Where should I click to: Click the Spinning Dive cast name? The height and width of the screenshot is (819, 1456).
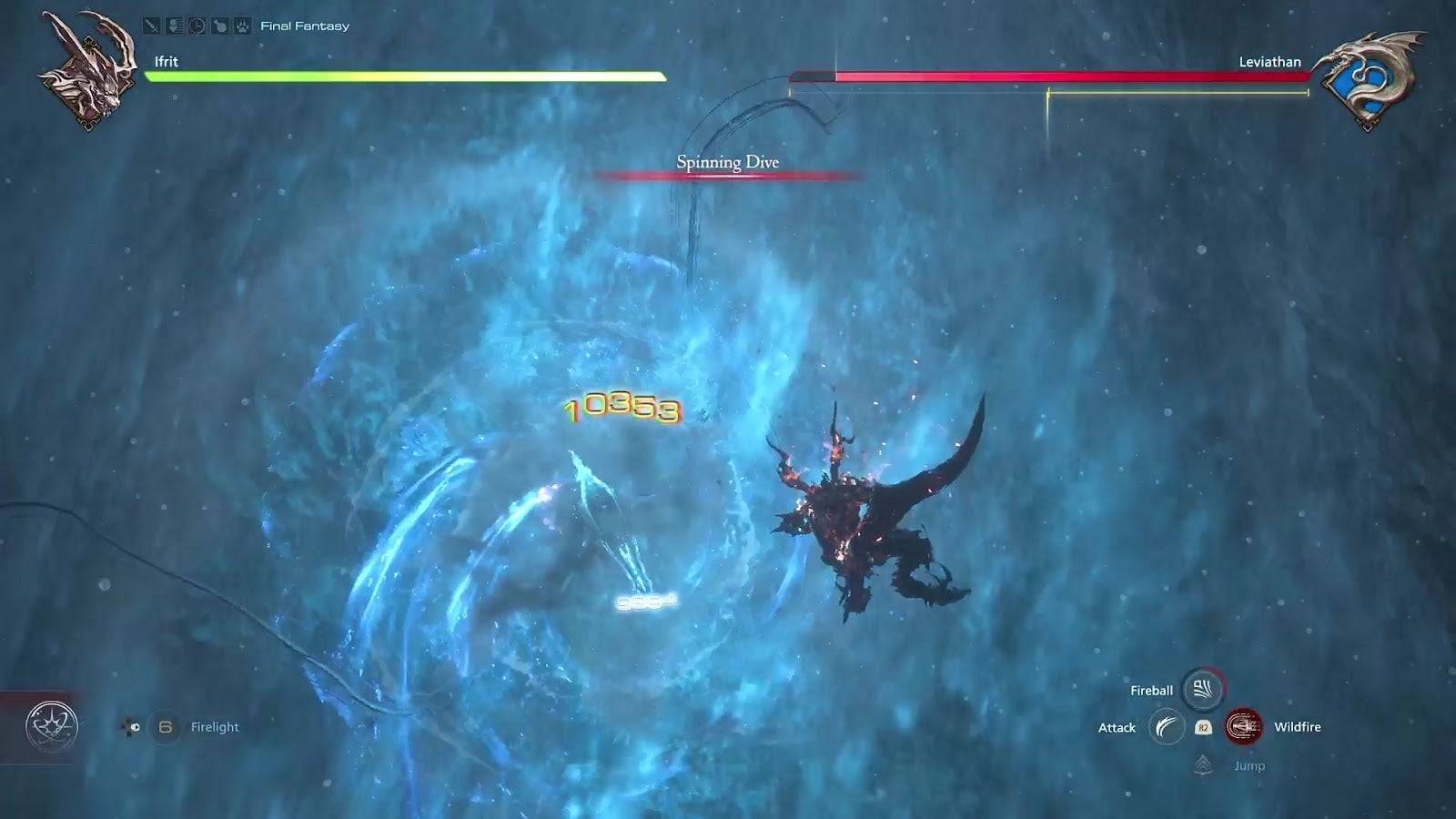coord(727,161)
